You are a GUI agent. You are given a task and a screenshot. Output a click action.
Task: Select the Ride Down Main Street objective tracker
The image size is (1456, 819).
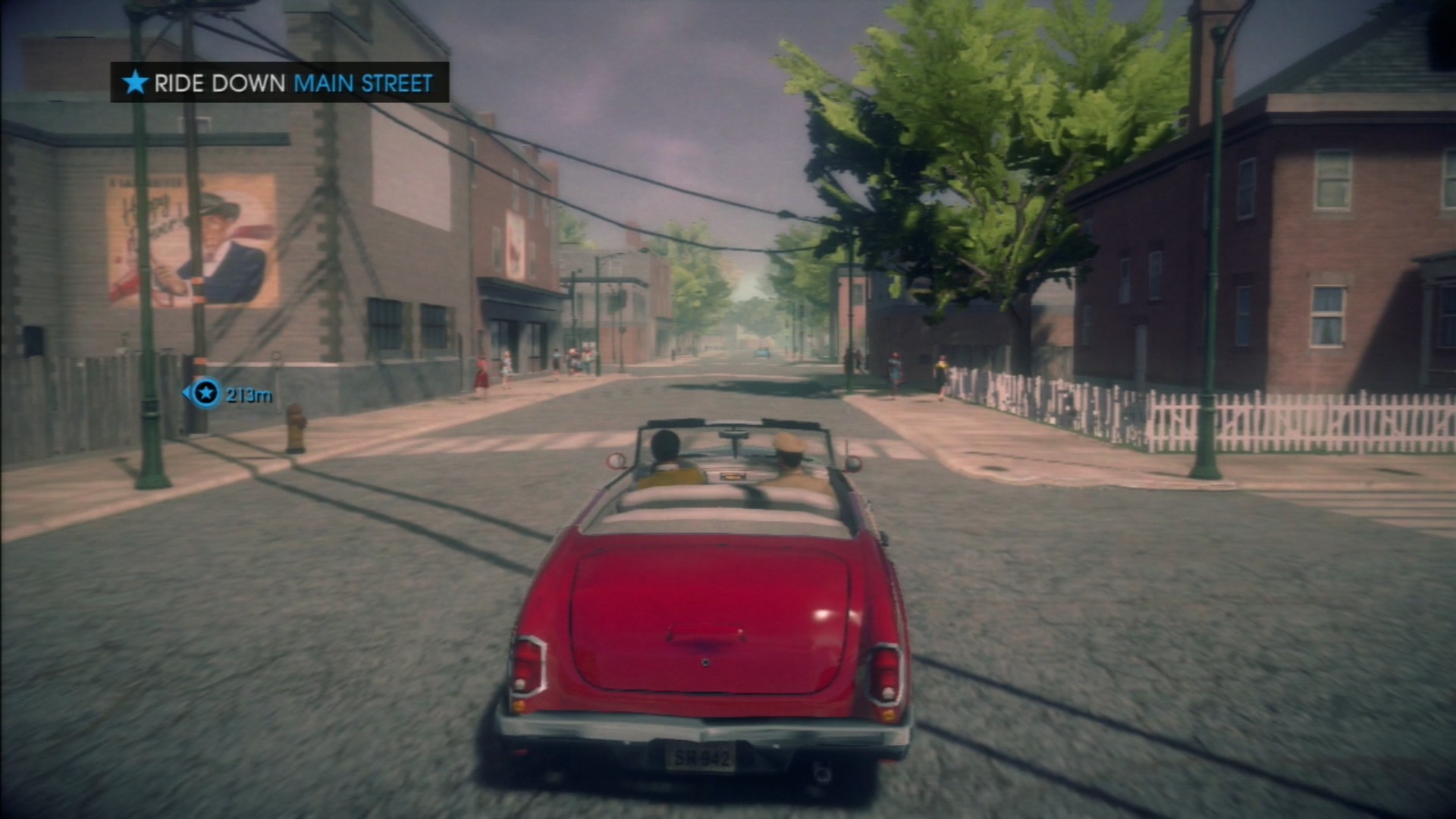point(280,83)
